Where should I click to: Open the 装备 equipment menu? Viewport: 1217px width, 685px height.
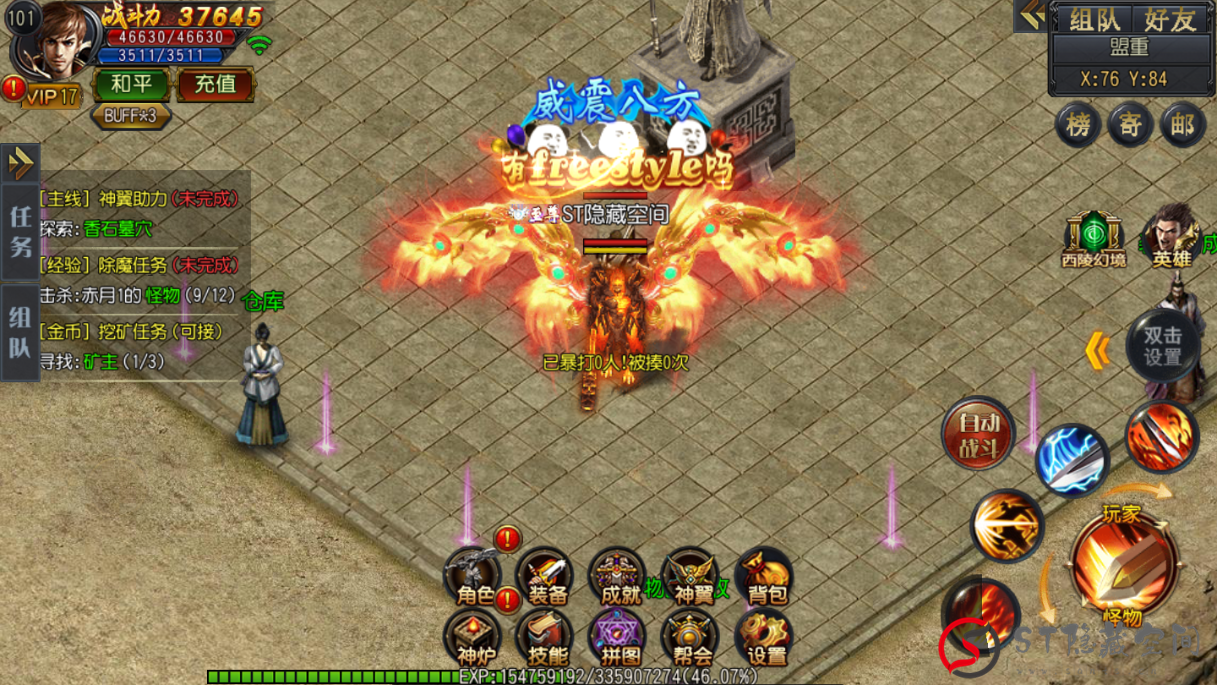[546, 578]
